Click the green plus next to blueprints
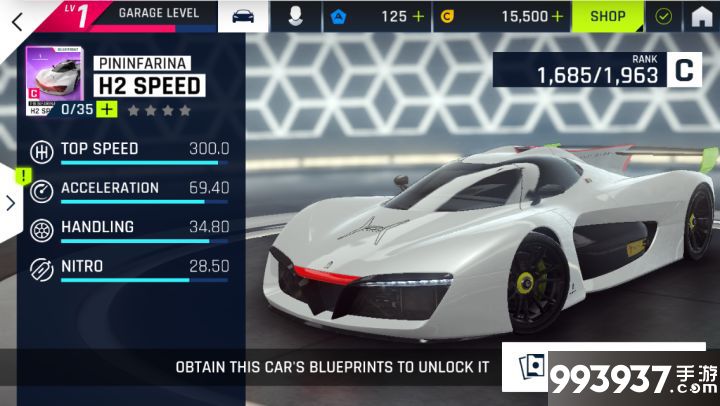 (107, 110)
